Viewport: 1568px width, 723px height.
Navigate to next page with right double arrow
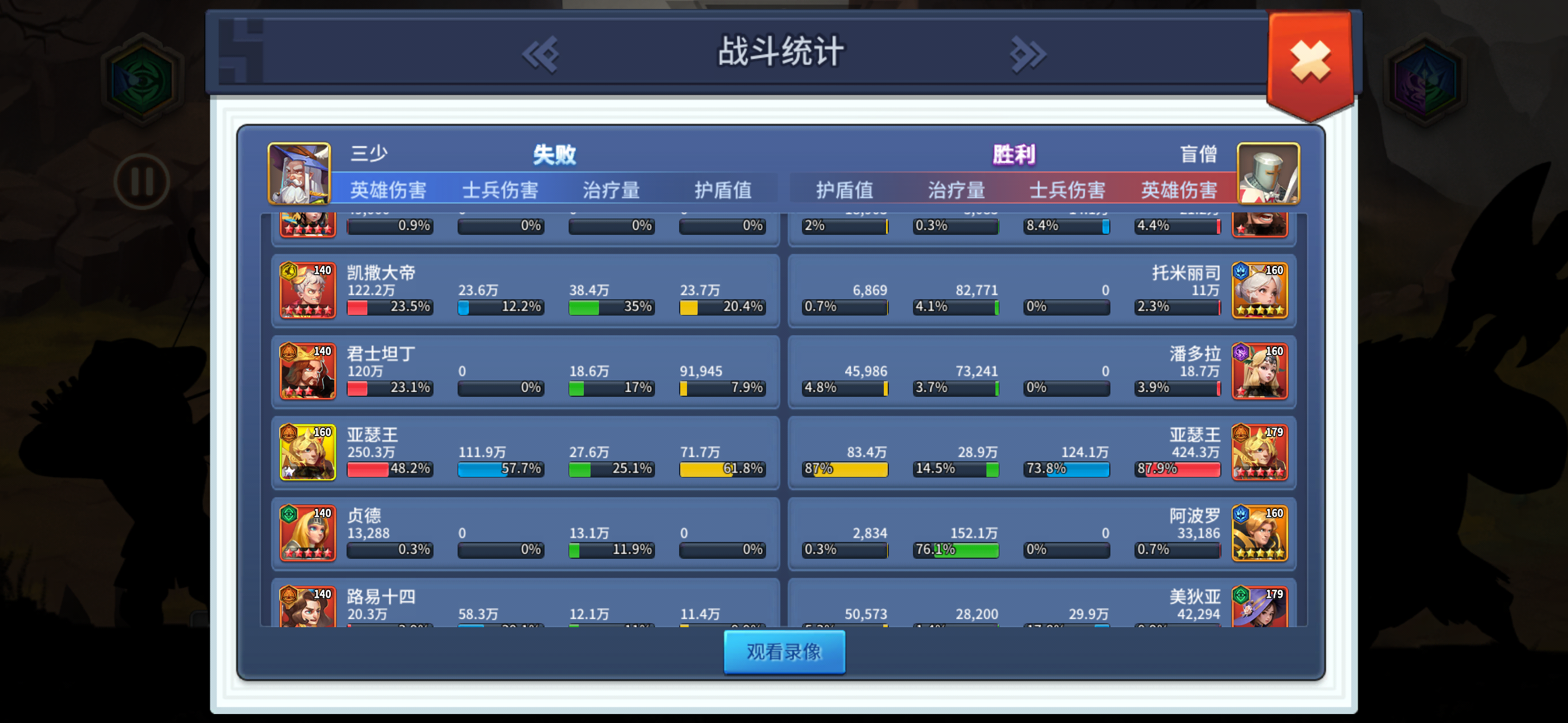click(1027, 54)
